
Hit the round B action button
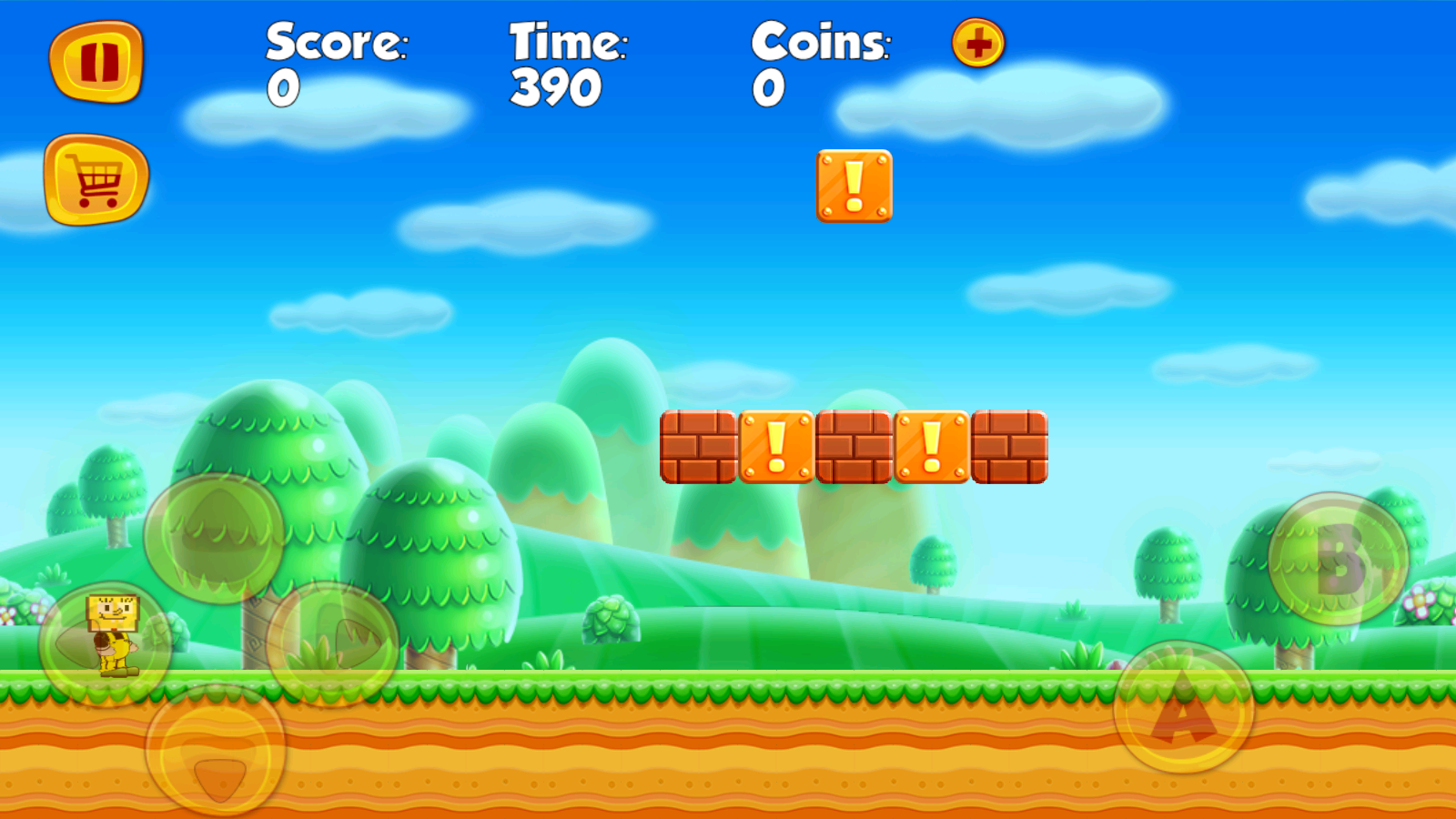pos(1338,559)
